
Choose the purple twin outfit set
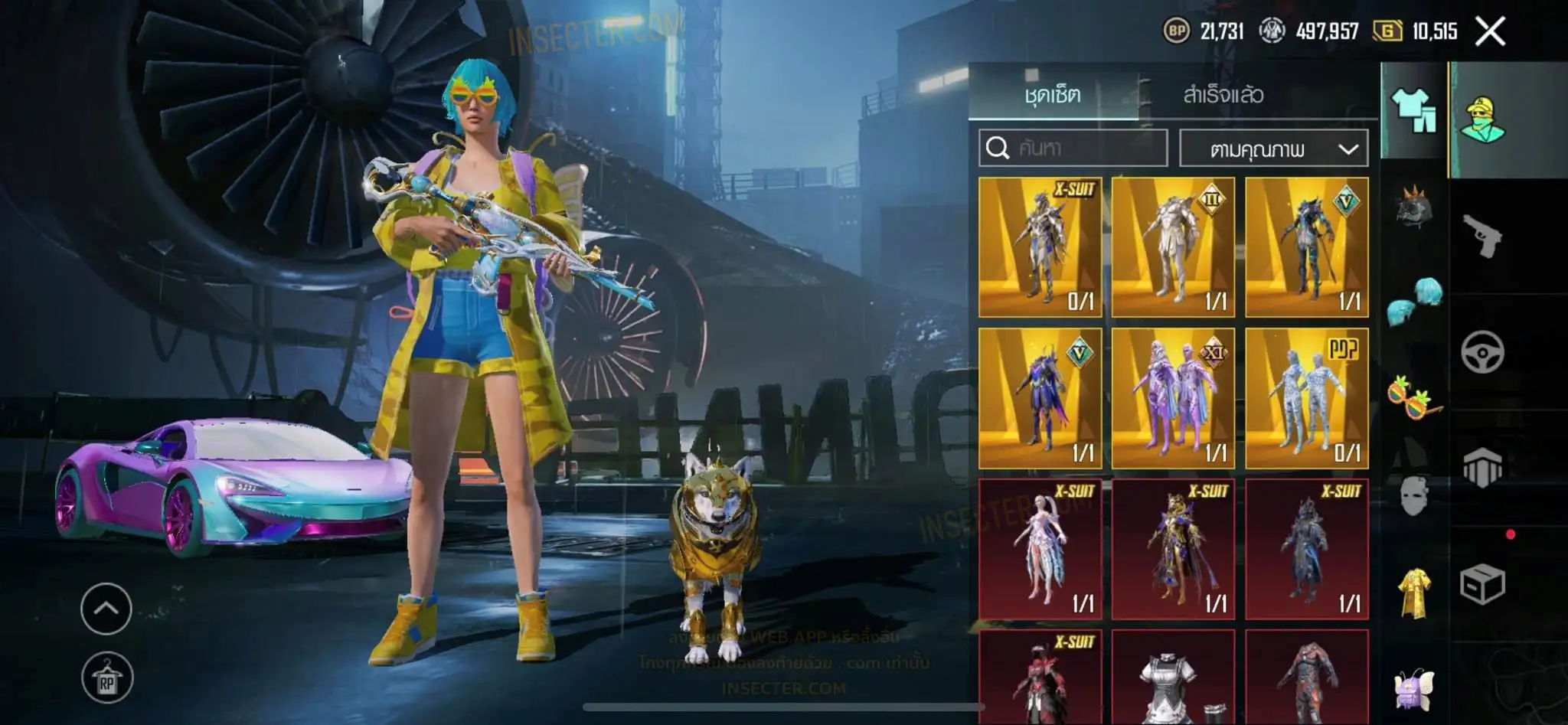(x=1173, y=398)
